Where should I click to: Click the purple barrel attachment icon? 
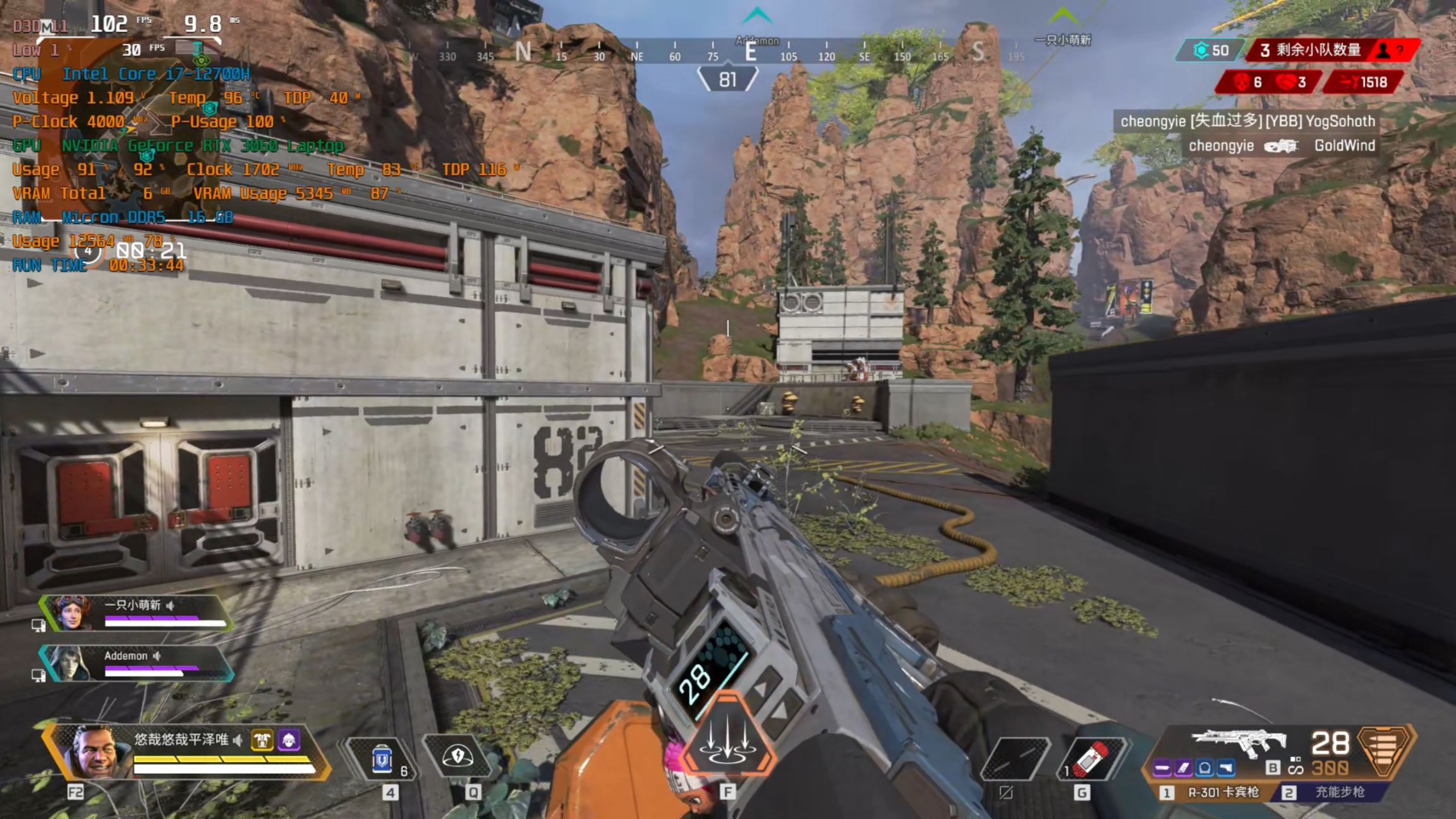click(1162, 768)
